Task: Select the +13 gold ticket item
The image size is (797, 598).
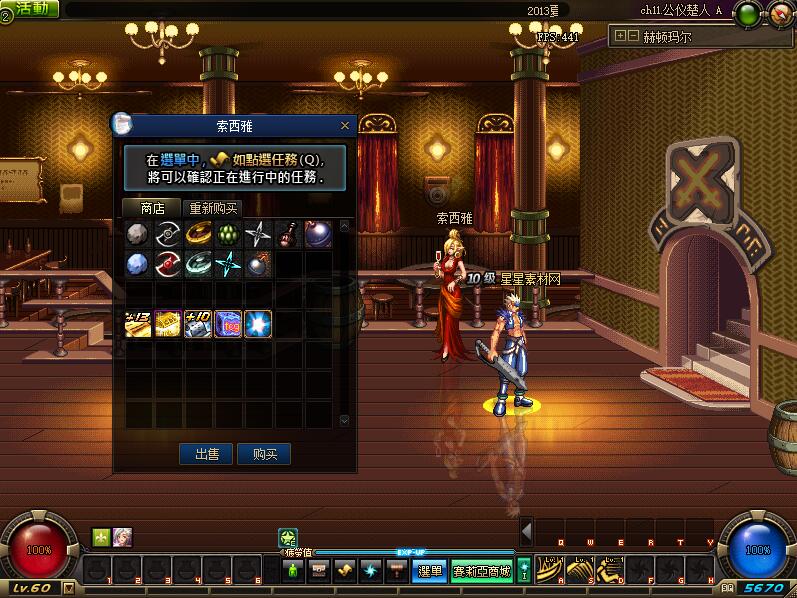Action: click(x=138, y=323)
